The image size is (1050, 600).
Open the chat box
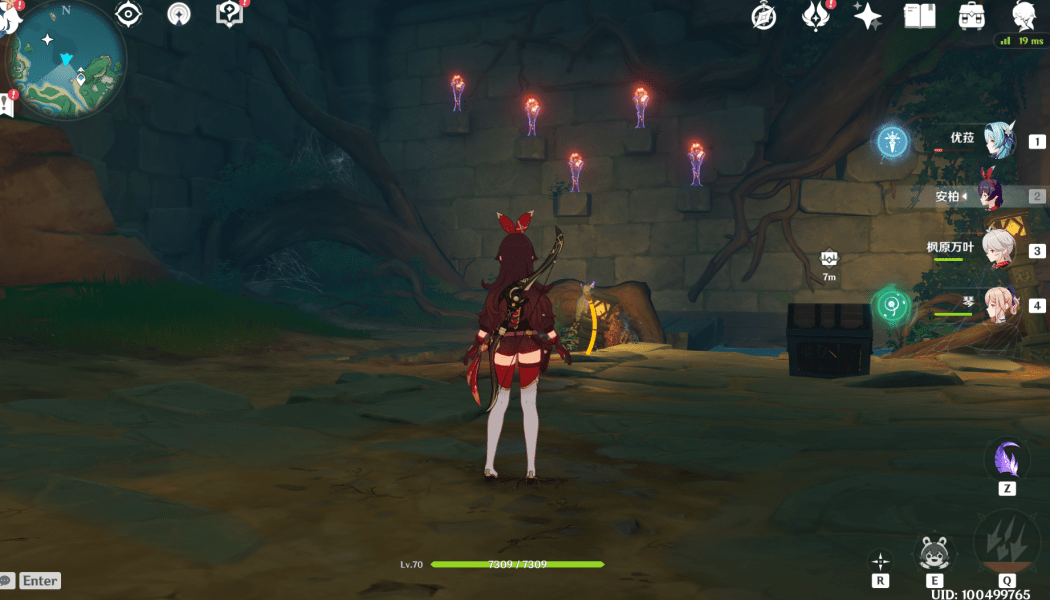click(30, 581)
